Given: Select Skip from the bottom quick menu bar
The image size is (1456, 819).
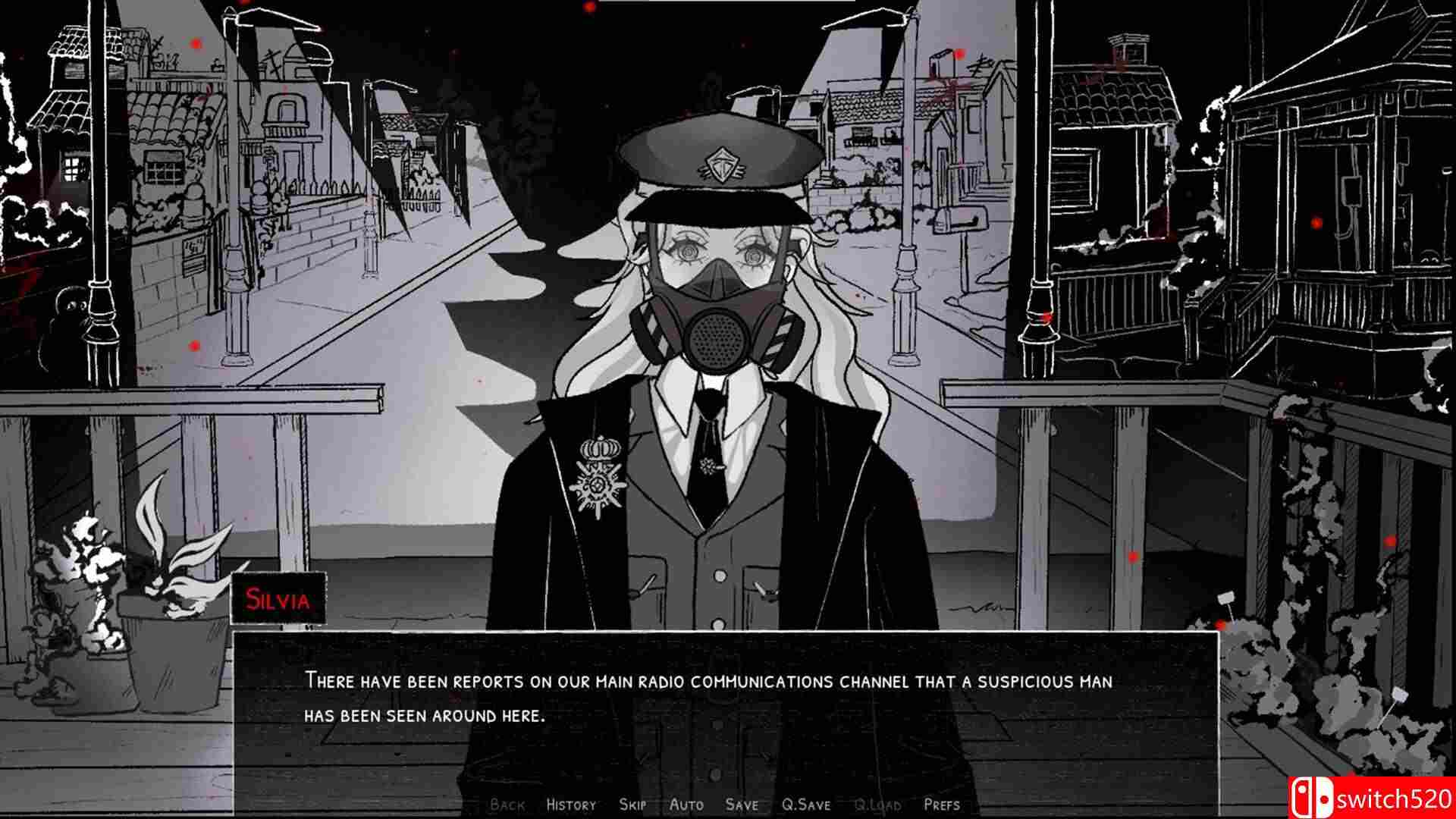Looking at the screenshot, I should coord(633,804).
